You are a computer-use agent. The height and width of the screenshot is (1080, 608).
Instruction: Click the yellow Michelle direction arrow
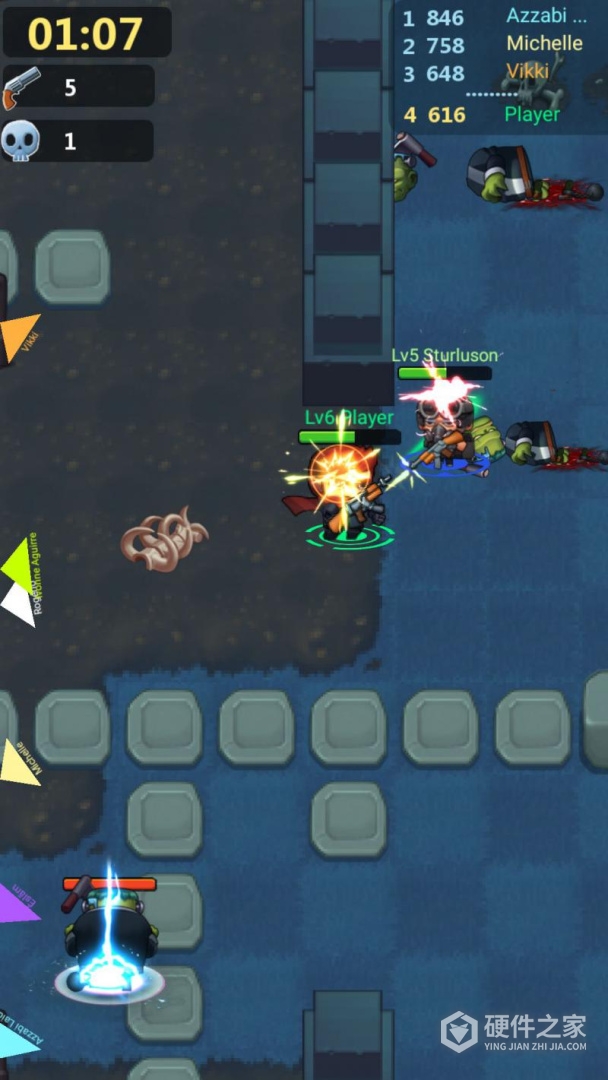(20, 762)
